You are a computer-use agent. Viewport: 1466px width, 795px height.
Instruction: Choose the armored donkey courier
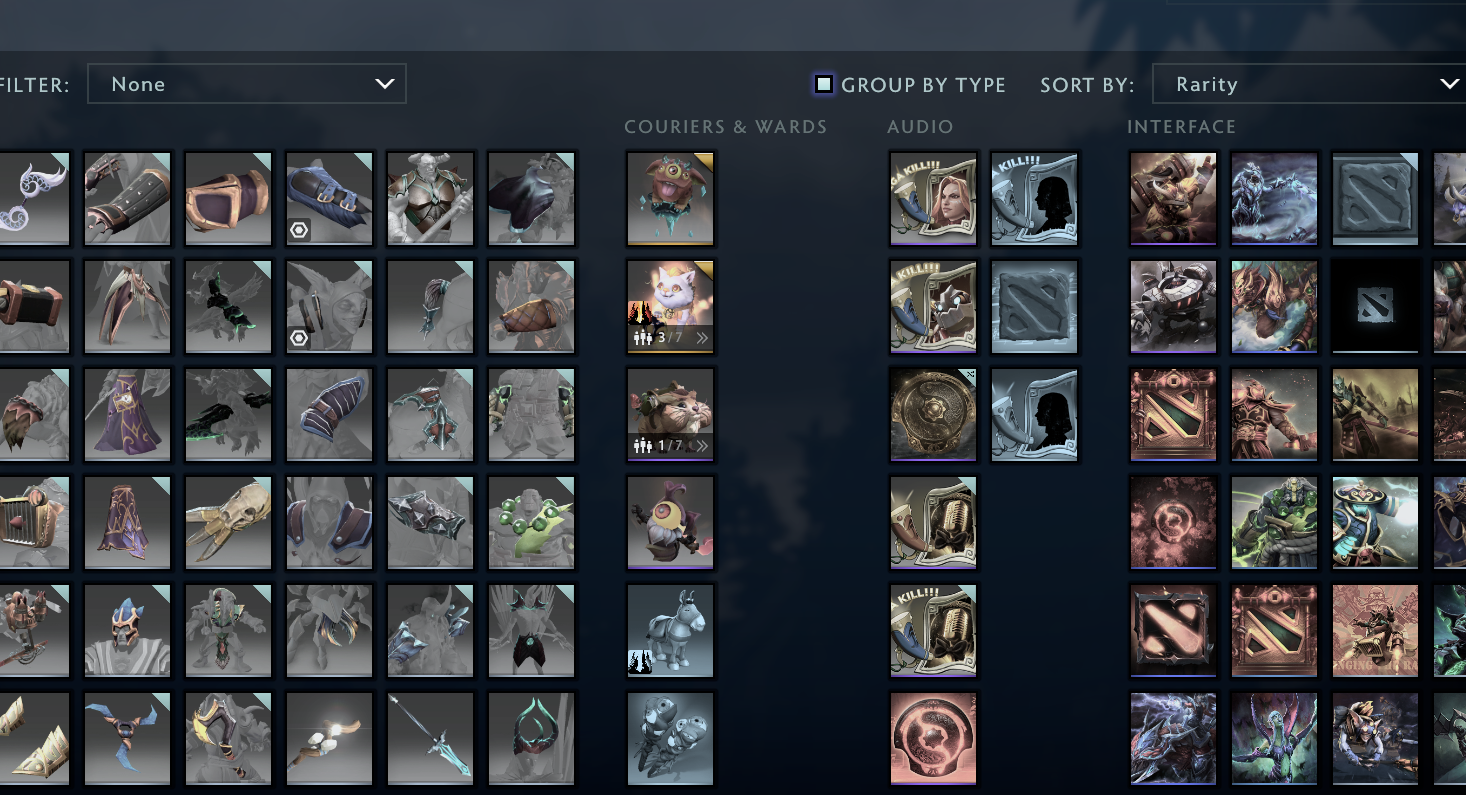click(670, 630)
